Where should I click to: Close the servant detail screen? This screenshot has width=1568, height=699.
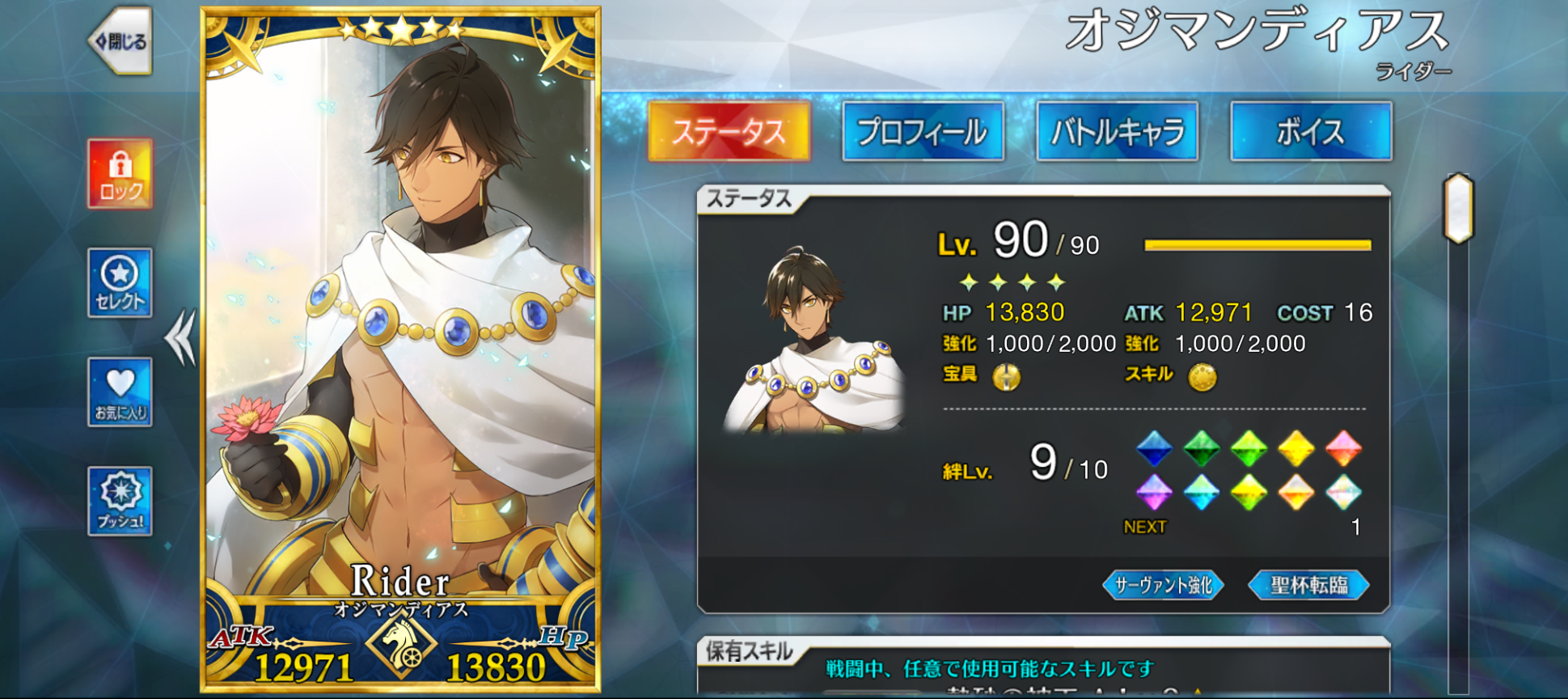click(x=120, y=41)
